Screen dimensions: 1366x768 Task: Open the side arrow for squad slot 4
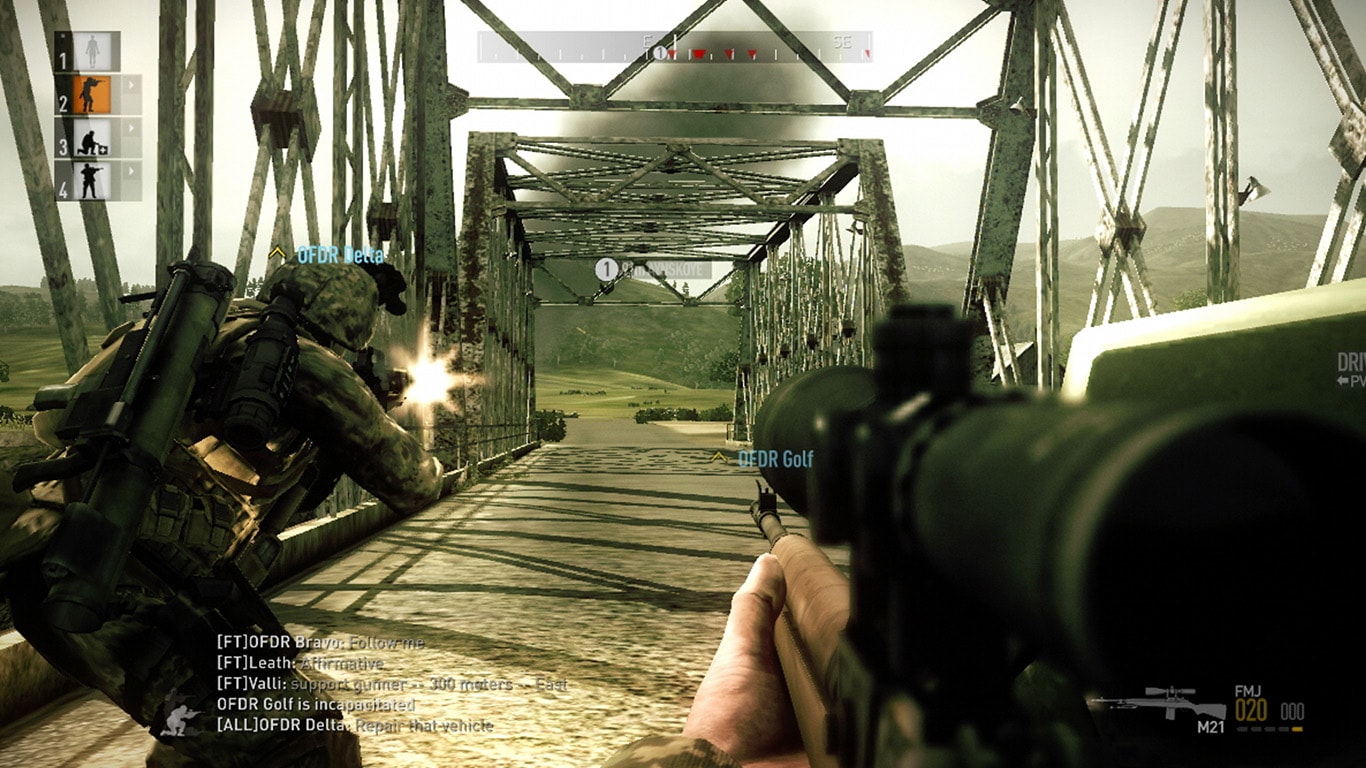click(131, 170)
